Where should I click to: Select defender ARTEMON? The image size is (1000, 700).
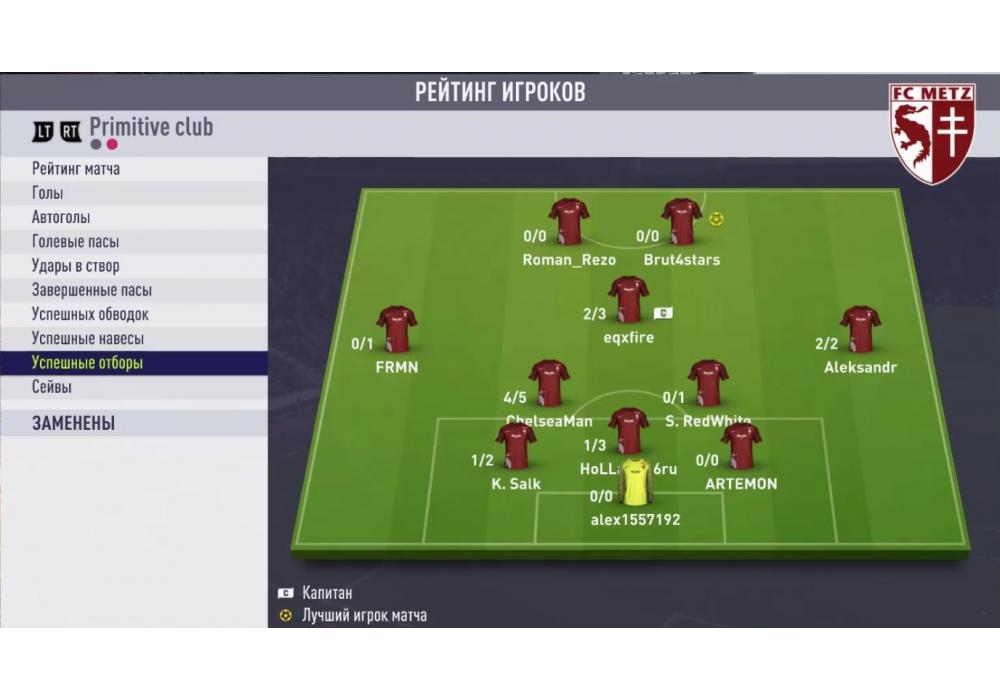point(741,446)
